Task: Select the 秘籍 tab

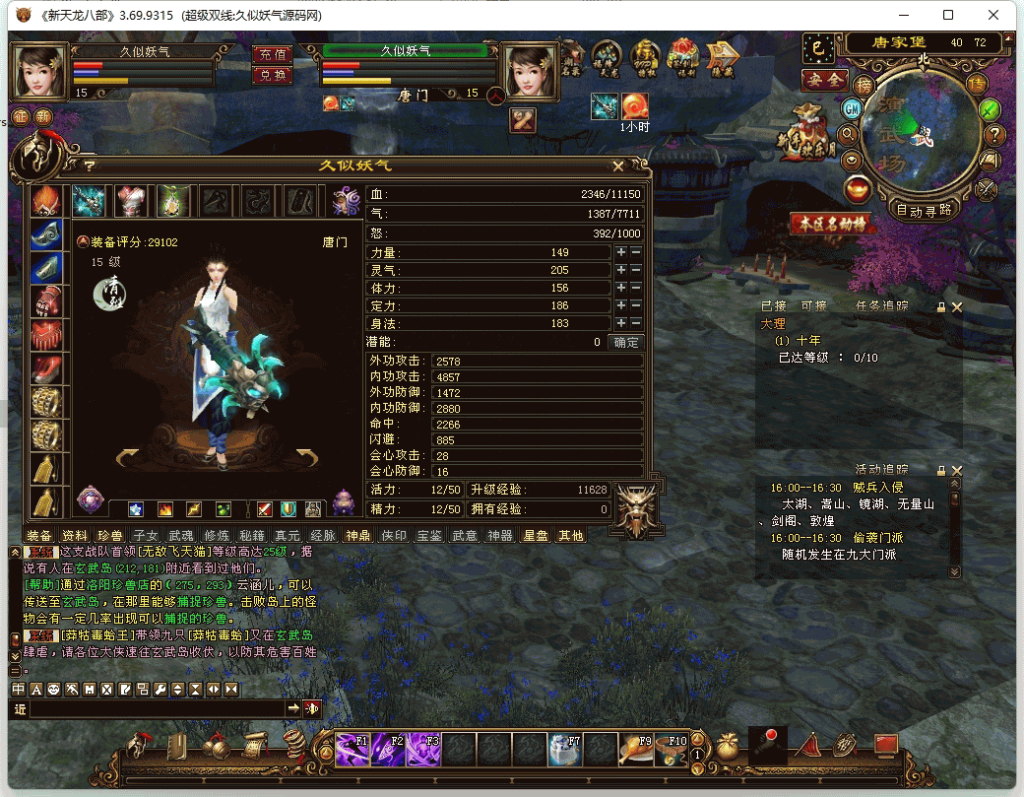Action: coord(252,536)
